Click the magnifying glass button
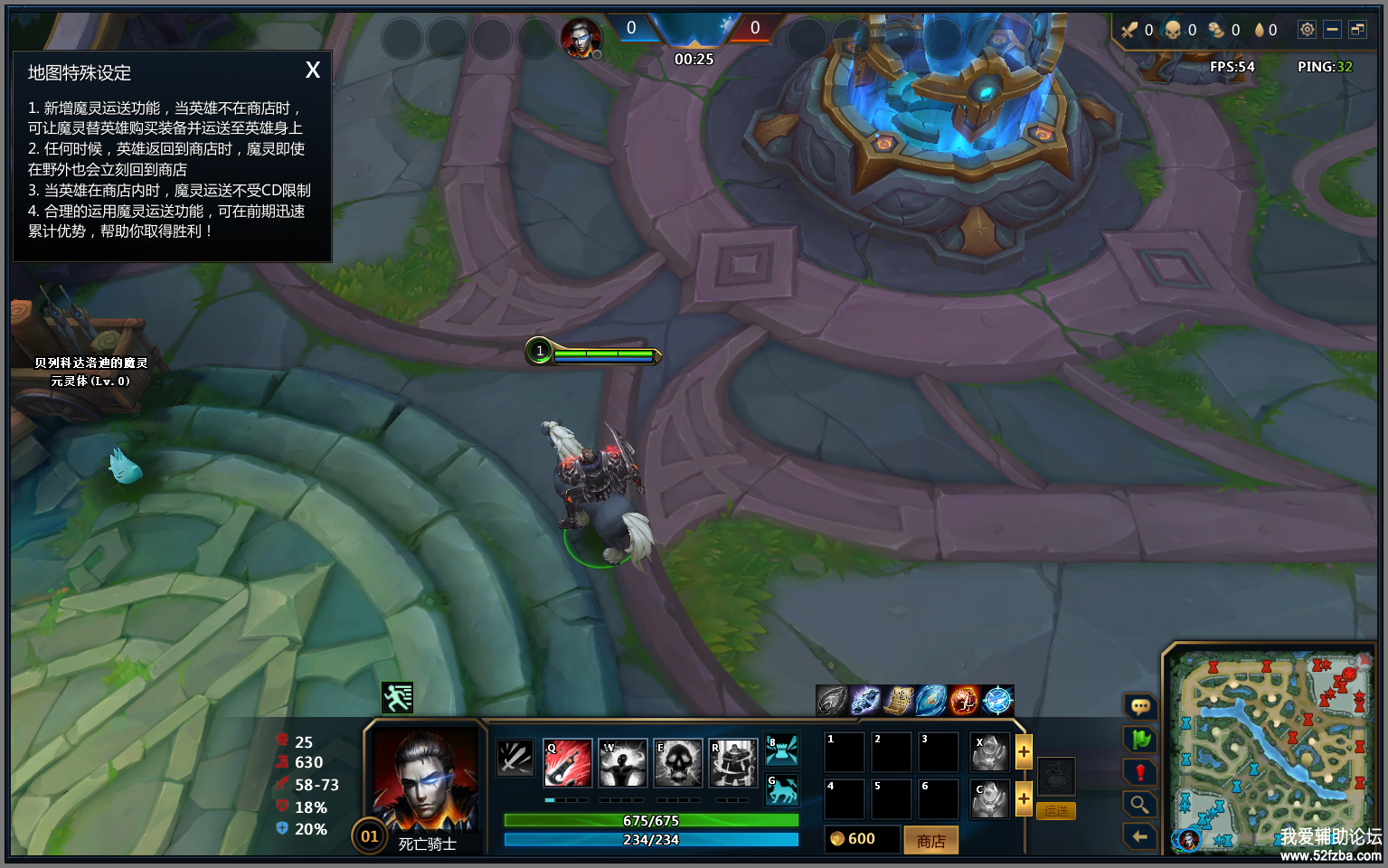The height and width of the screenshot is (868, 1388). 1140,804
